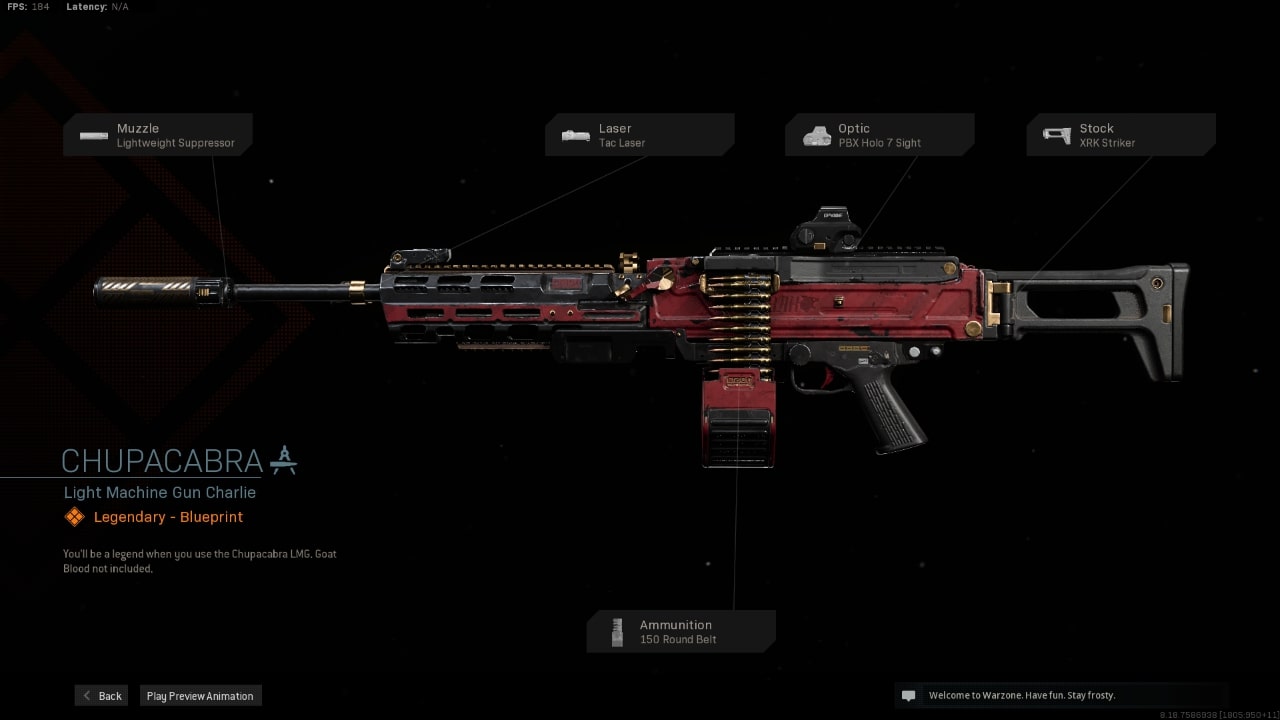Screen dimensions: 1280x720
Task: Select the Tac Laser attachment card
Action: pyautogui.click(x=639, y=134)
